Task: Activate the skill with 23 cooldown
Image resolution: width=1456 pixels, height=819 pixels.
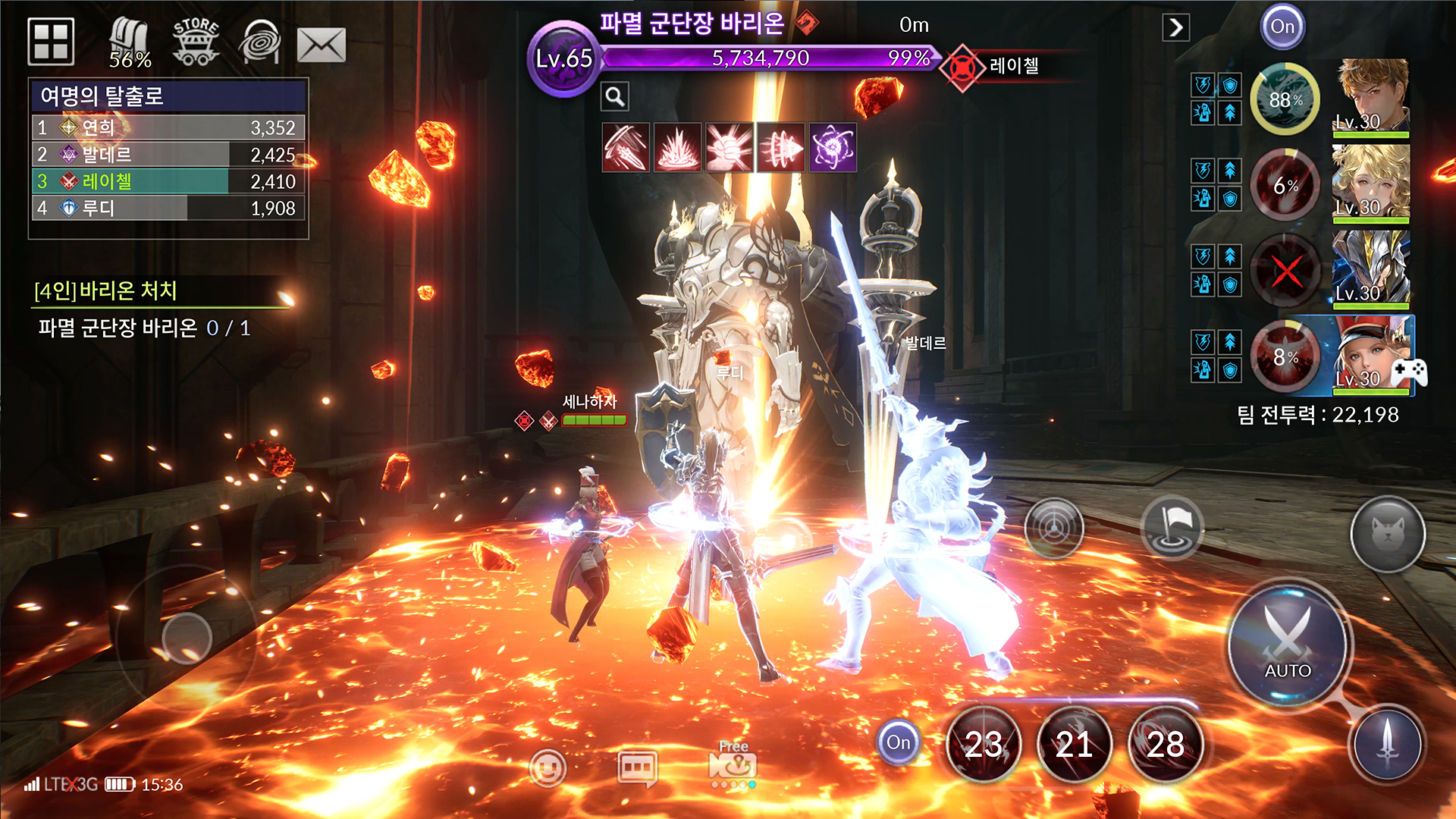Action: click(x=984, y=745)
